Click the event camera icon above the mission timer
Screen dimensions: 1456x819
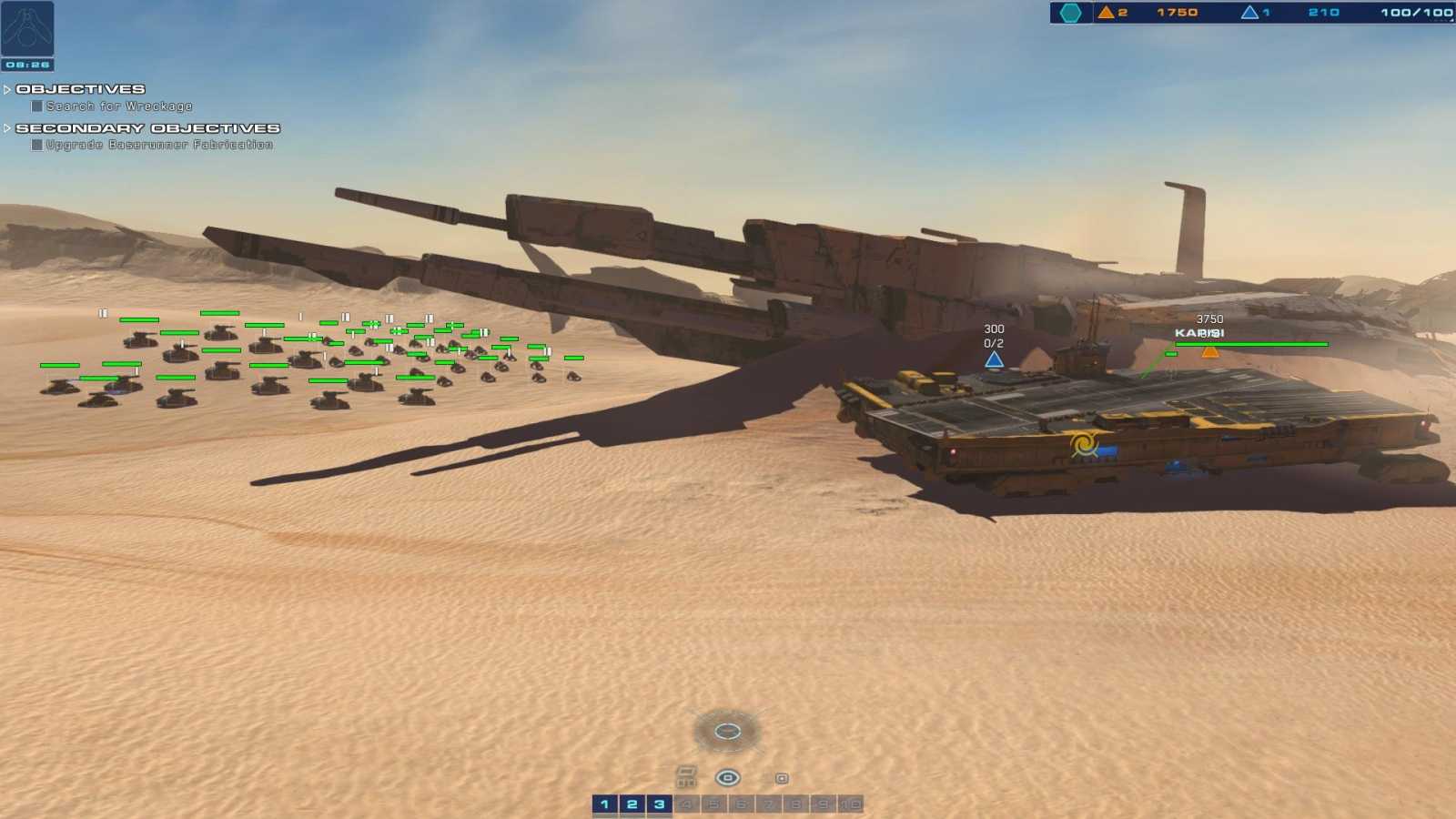(27, 29)
